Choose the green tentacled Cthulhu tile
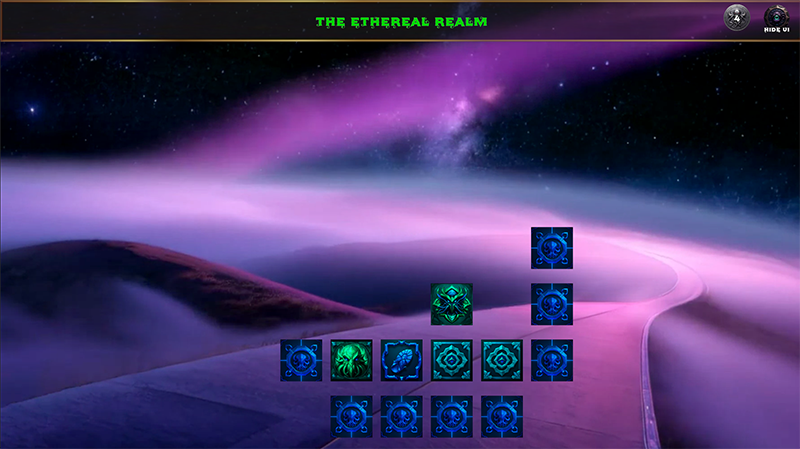The height and width of the screenshot is (449, 800). coord(352,360)
